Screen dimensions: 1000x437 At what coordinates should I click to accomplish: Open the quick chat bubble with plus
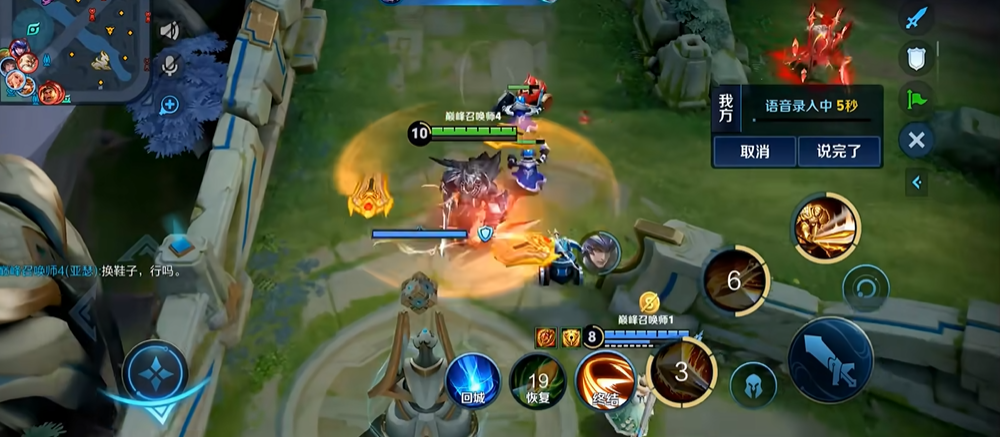click(x=169, y=103)
